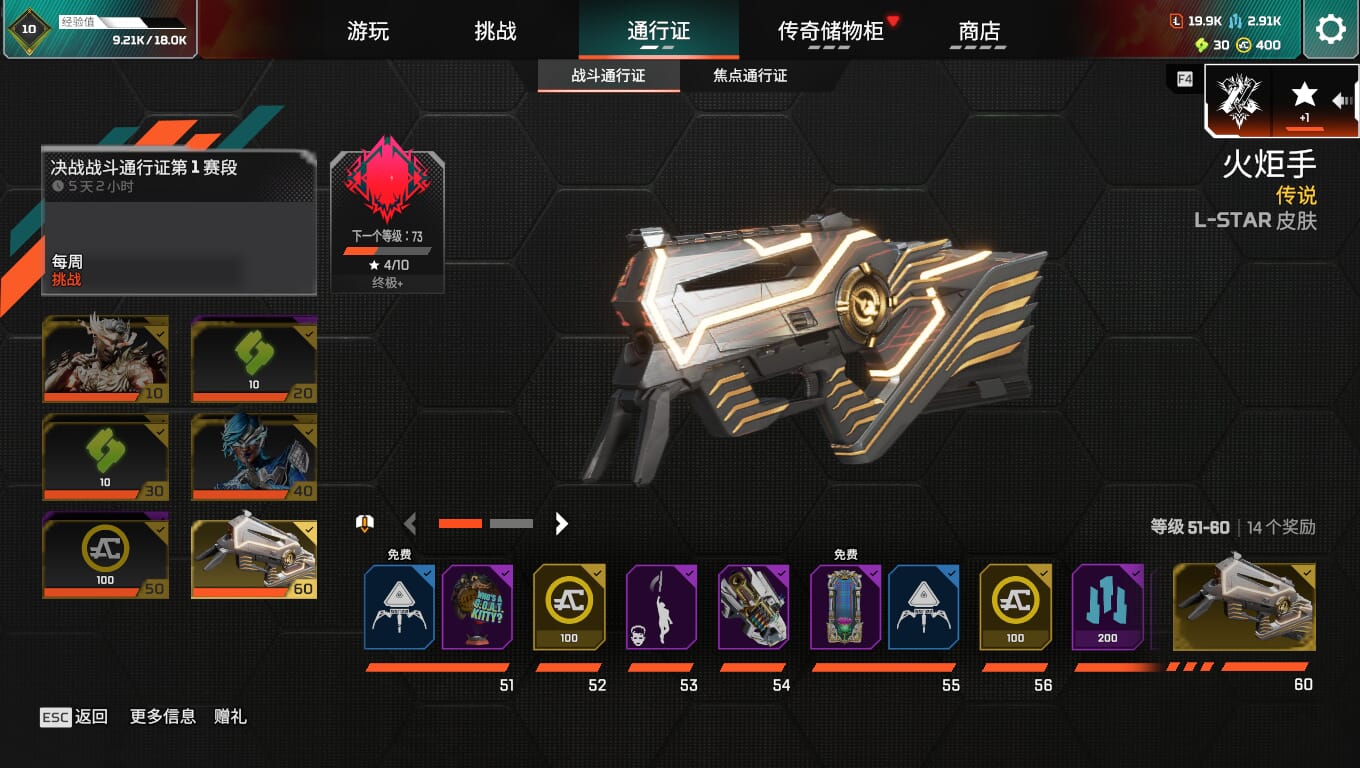
Task: Select the 战斗通行证 sub-tab
Action: coord(608,76)
